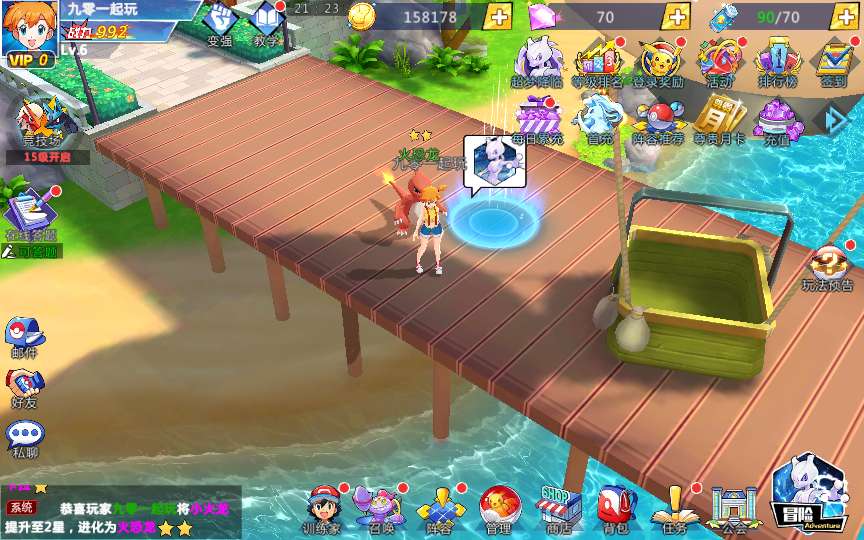Image resolution: width=864 pixels, height=540 pixels.
Task: Open the 邮件 mail icon
Action: point(24,335)
